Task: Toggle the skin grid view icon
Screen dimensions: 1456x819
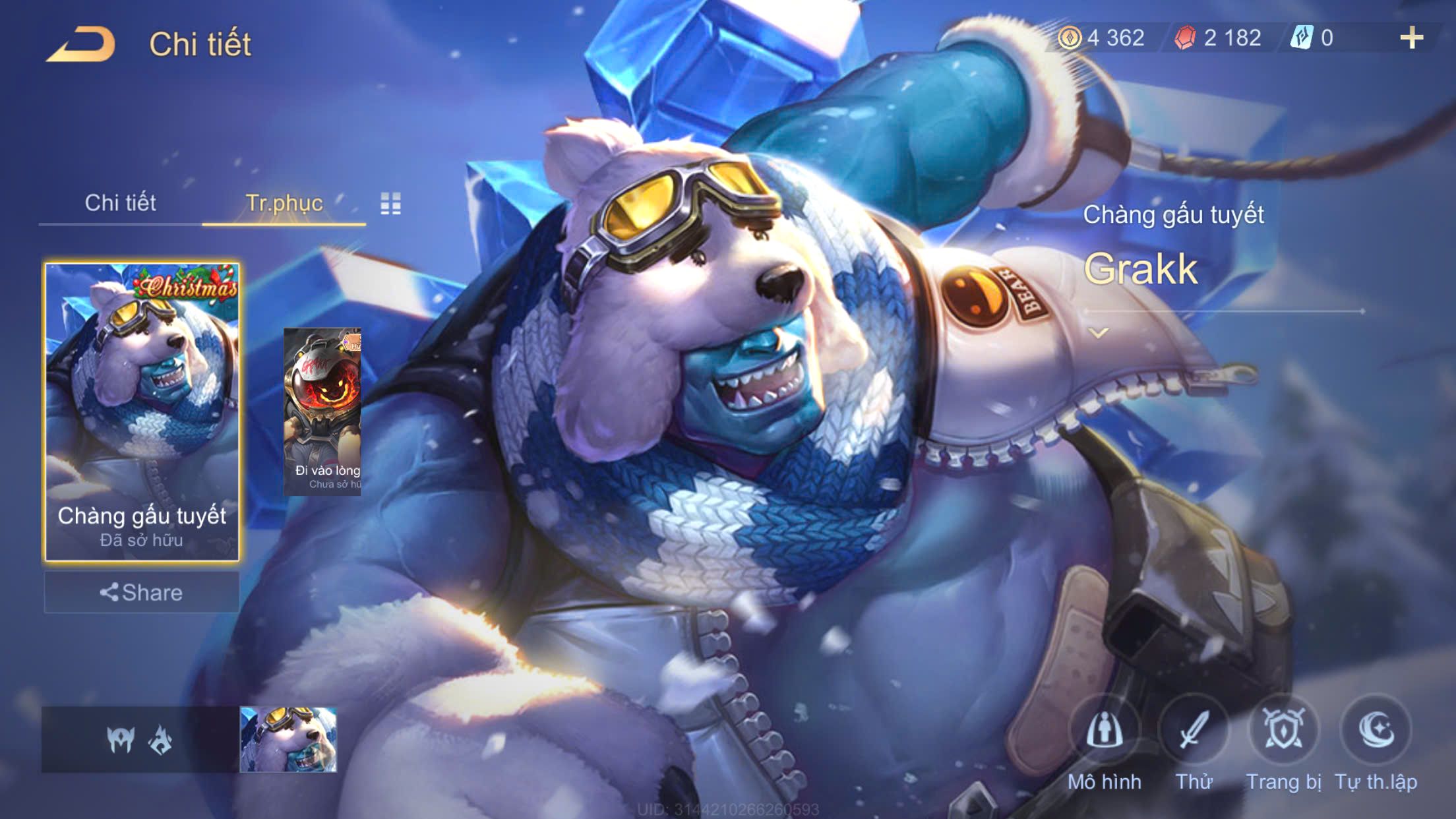Action: tap(390, 204)
